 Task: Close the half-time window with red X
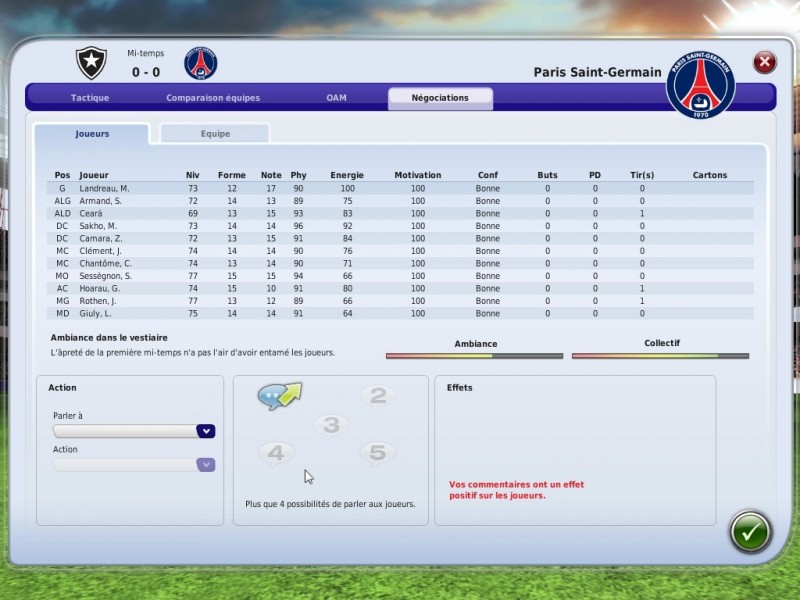point(765,62)
